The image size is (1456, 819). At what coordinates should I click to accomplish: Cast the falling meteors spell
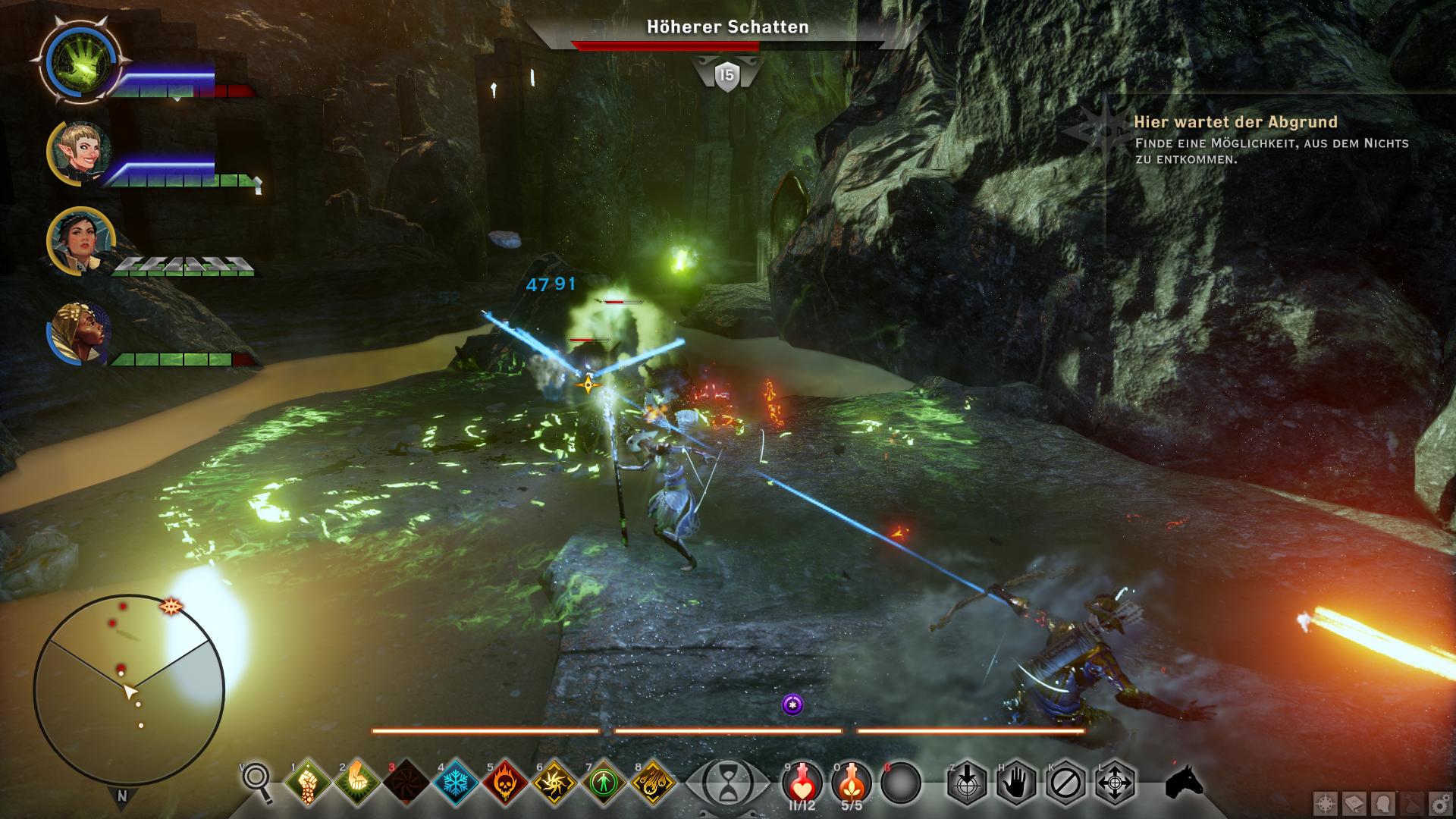653,782
